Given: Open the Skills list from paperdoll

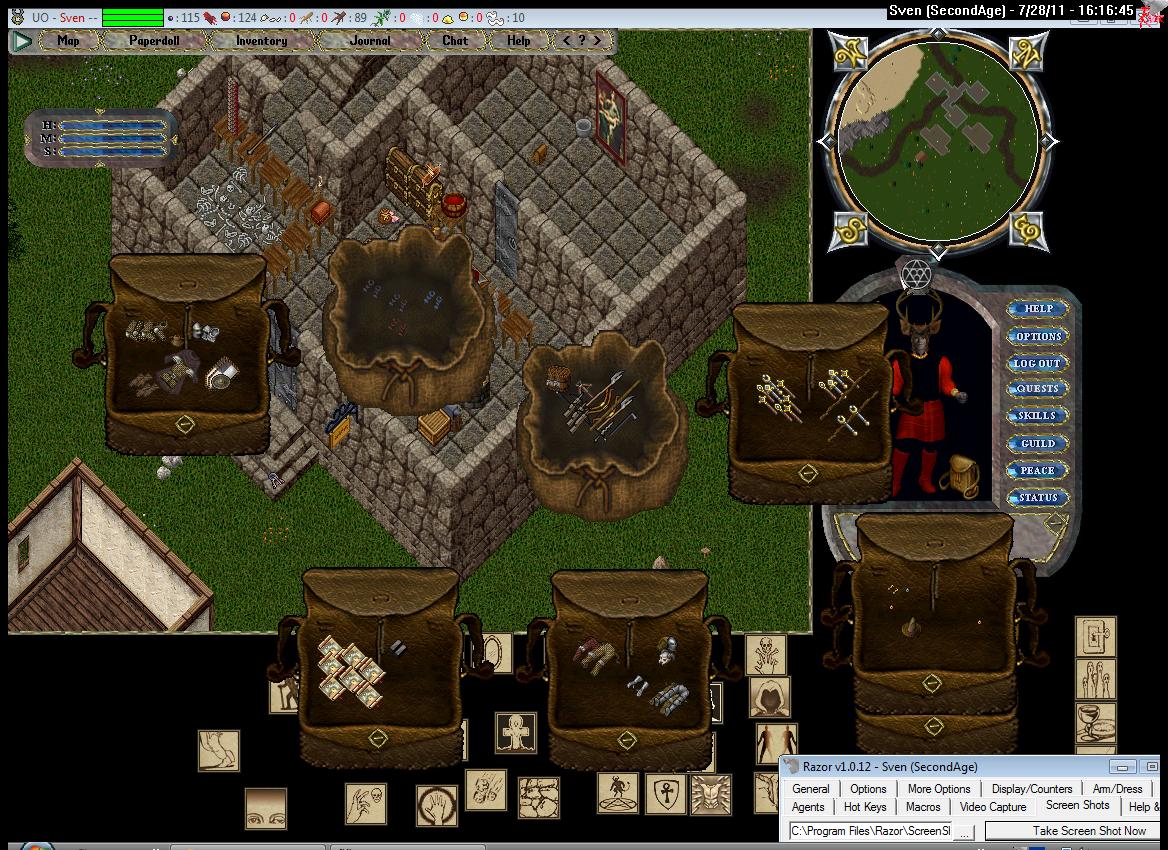Looking at the screenshot, I should (1037, 416).
